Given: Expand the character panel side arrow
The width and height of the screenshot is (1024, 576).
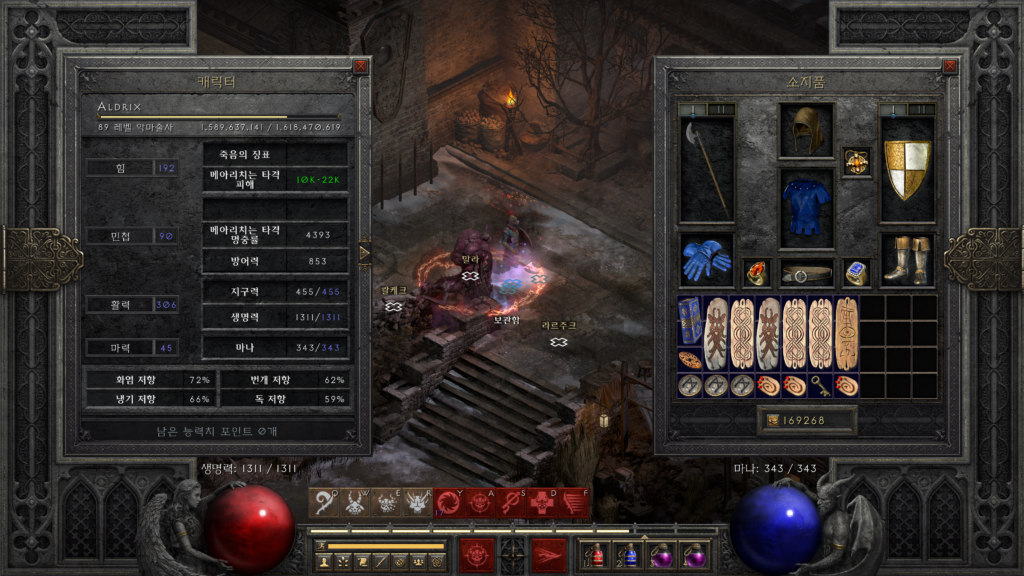Looking at the screenshot, I should [364, 254].
